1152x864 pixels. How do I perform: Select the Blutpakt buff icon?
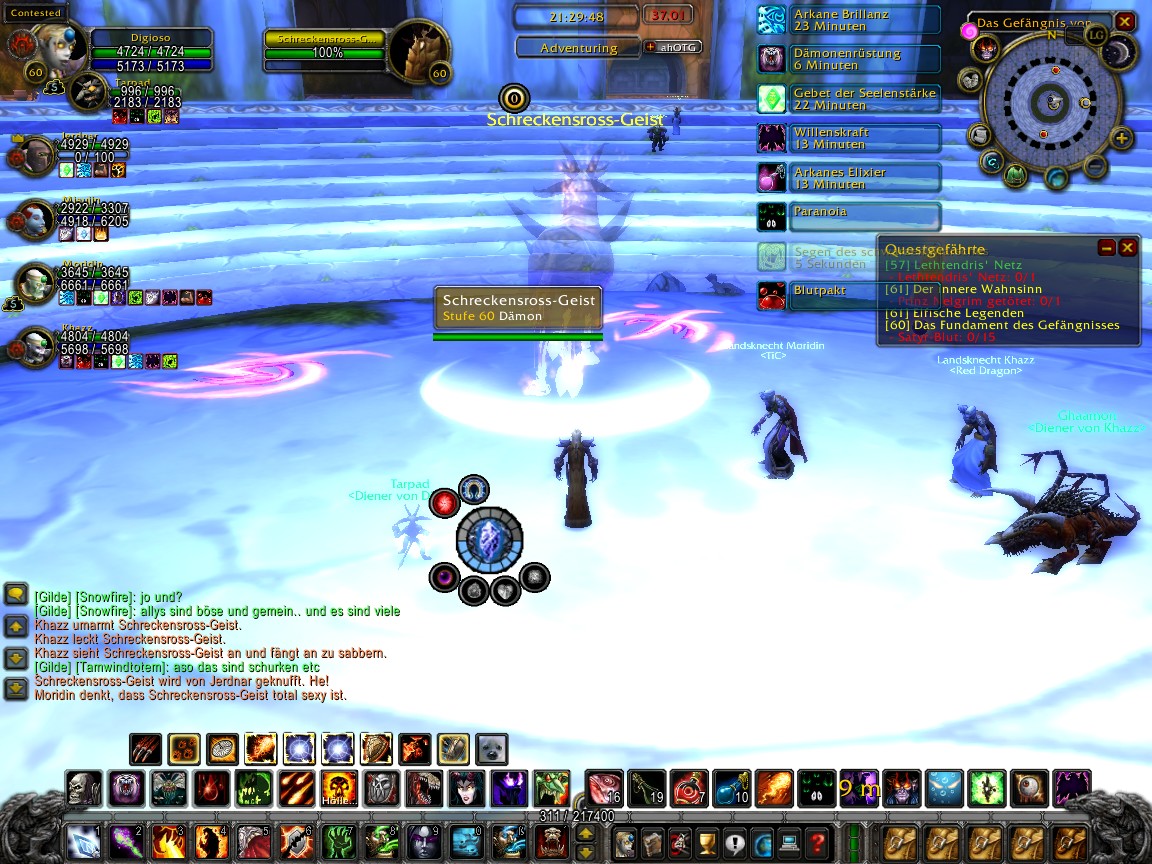(772, 295)
